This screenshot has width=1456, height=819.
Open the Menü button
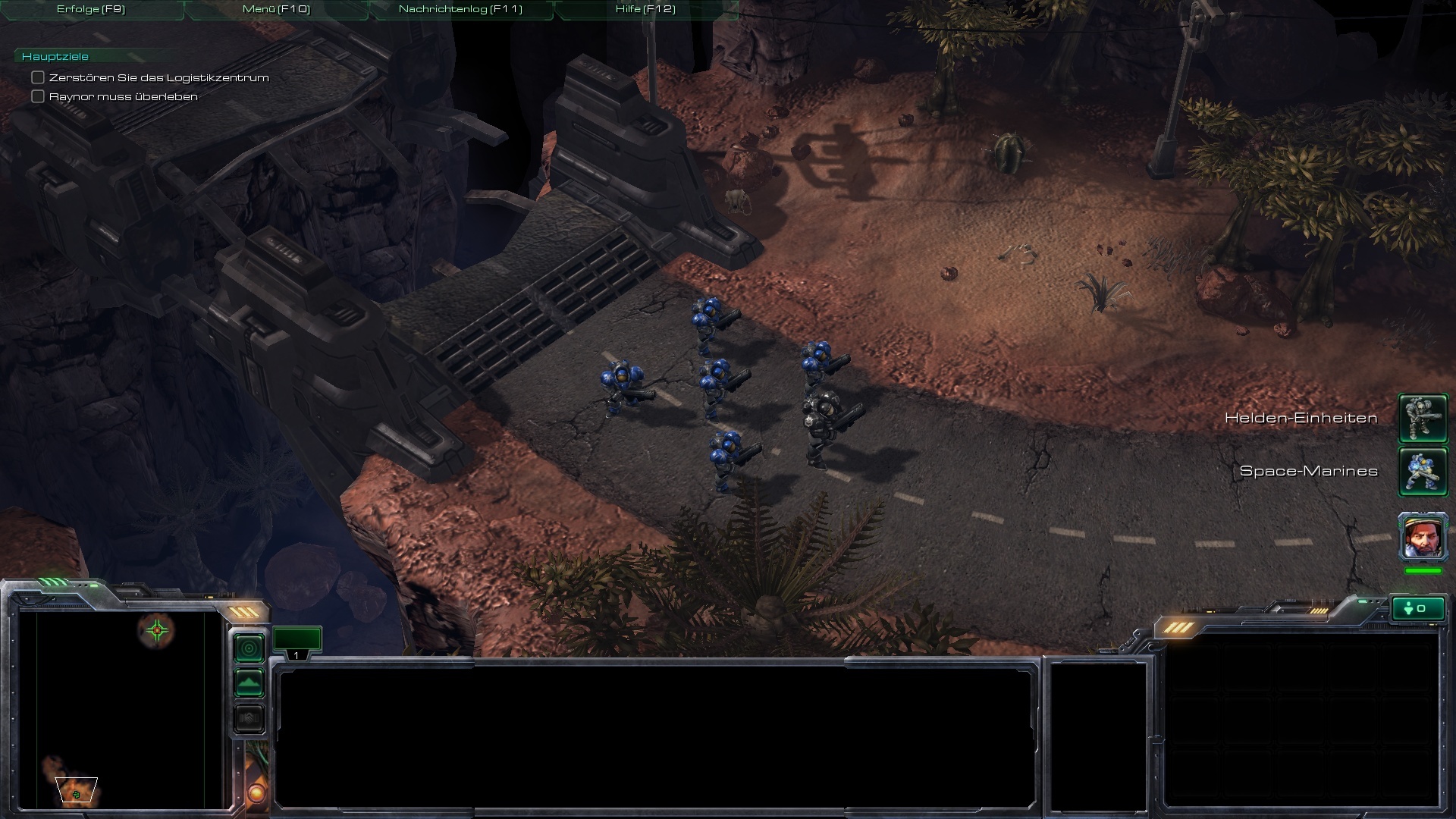click(x=276, y=9)
